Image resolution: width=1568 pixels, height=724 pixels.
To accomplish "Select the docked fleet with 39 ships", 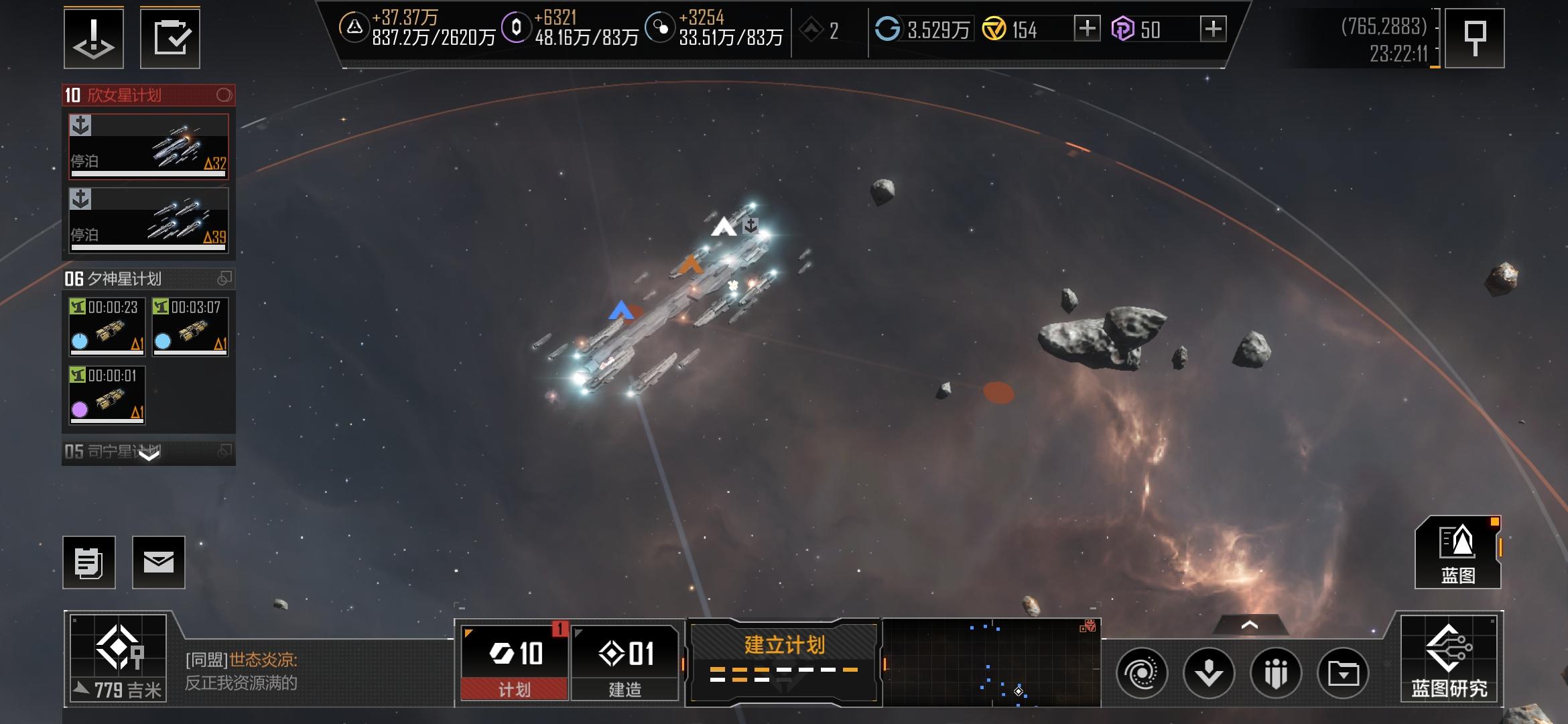I will click(x=149, y=220).
